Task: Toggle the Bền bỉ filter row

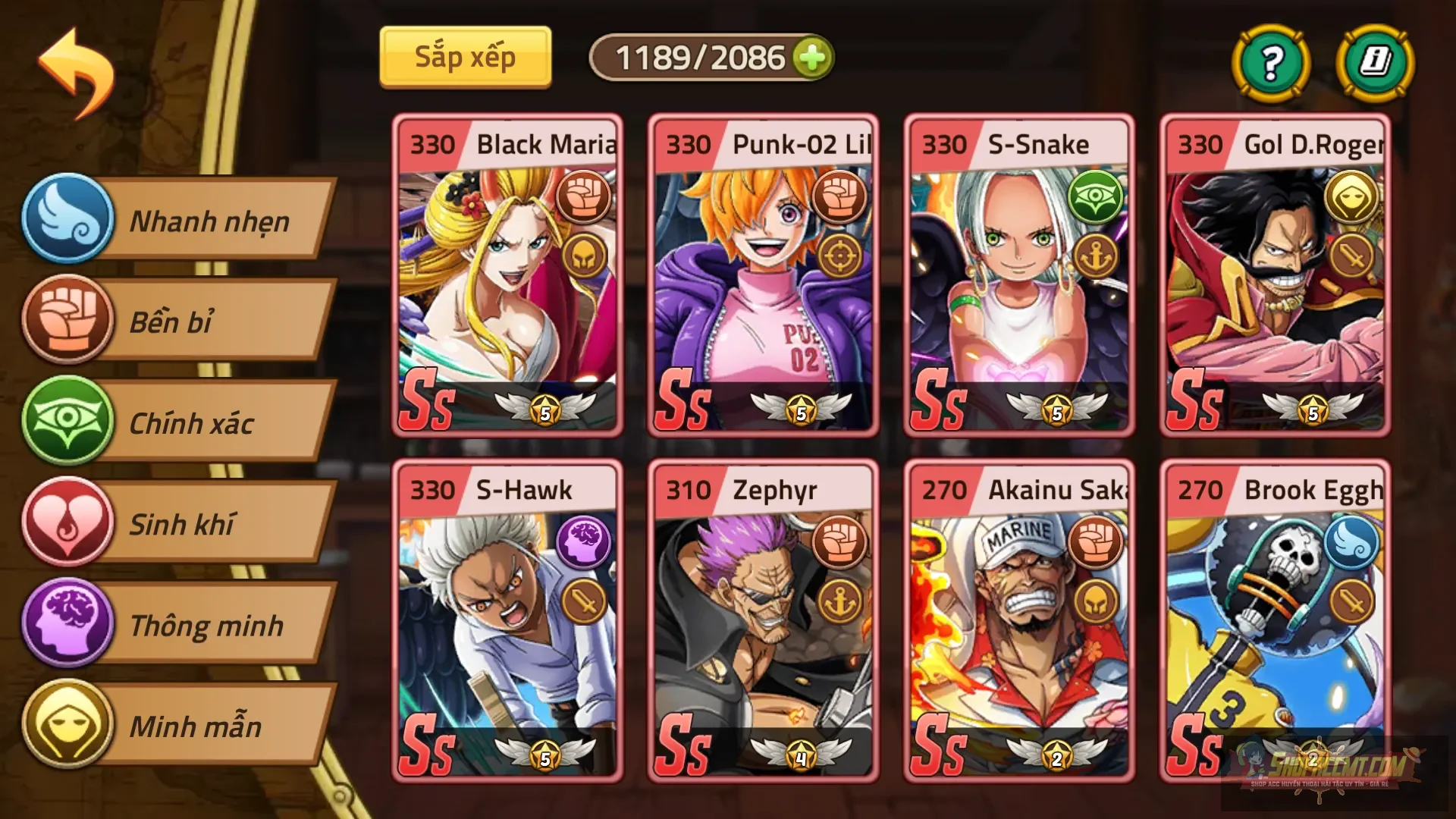Action: click(x=205, y=322)
